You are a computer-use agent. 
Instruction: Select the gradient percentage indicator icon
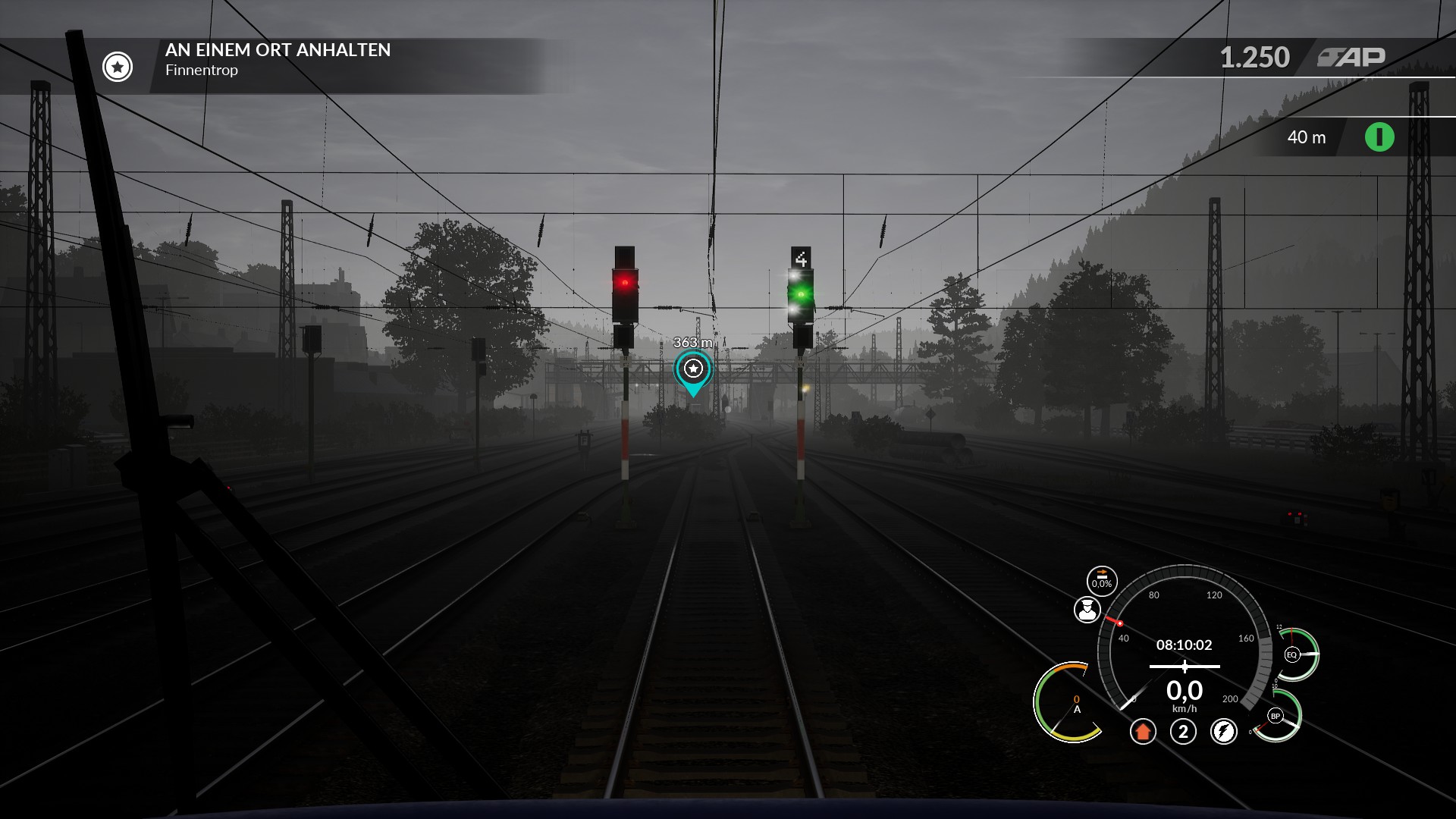pos(1102,581)
